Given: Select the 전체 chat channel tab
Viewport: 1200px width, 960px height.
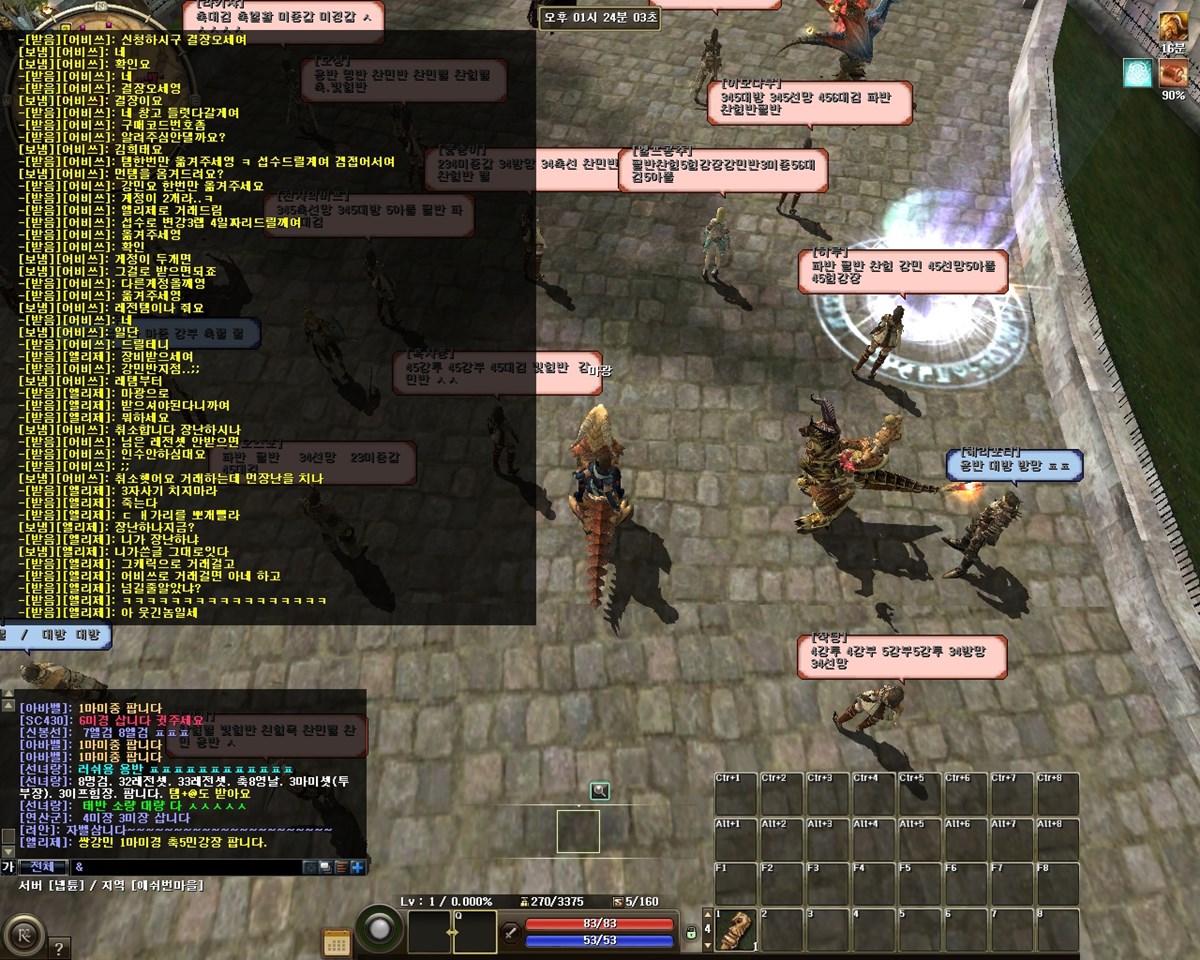Looking at the screenshot, I should click(x=44, y=867).
